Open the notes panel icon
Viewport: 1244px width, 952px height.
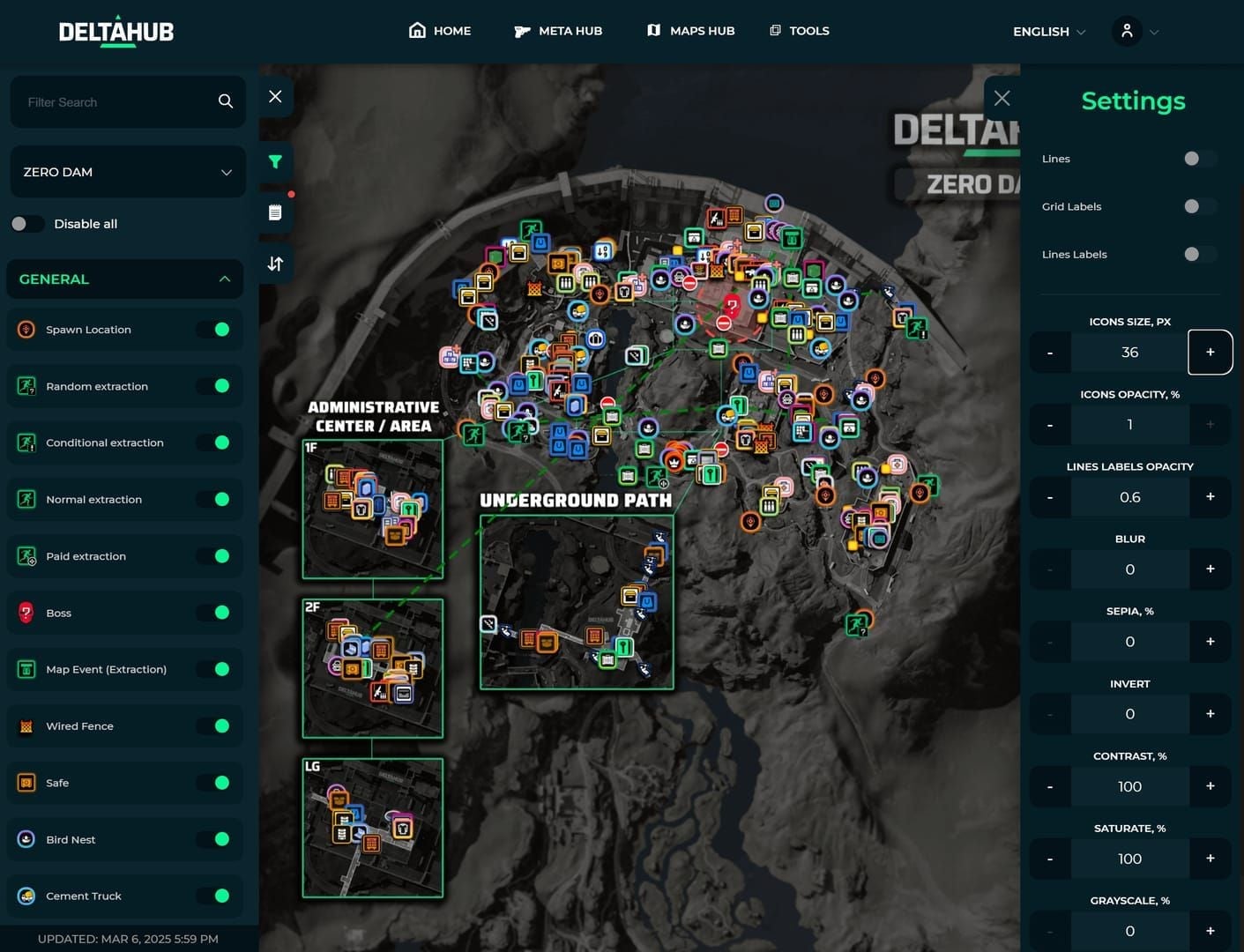pyautogui.click(x=274, y=212)
